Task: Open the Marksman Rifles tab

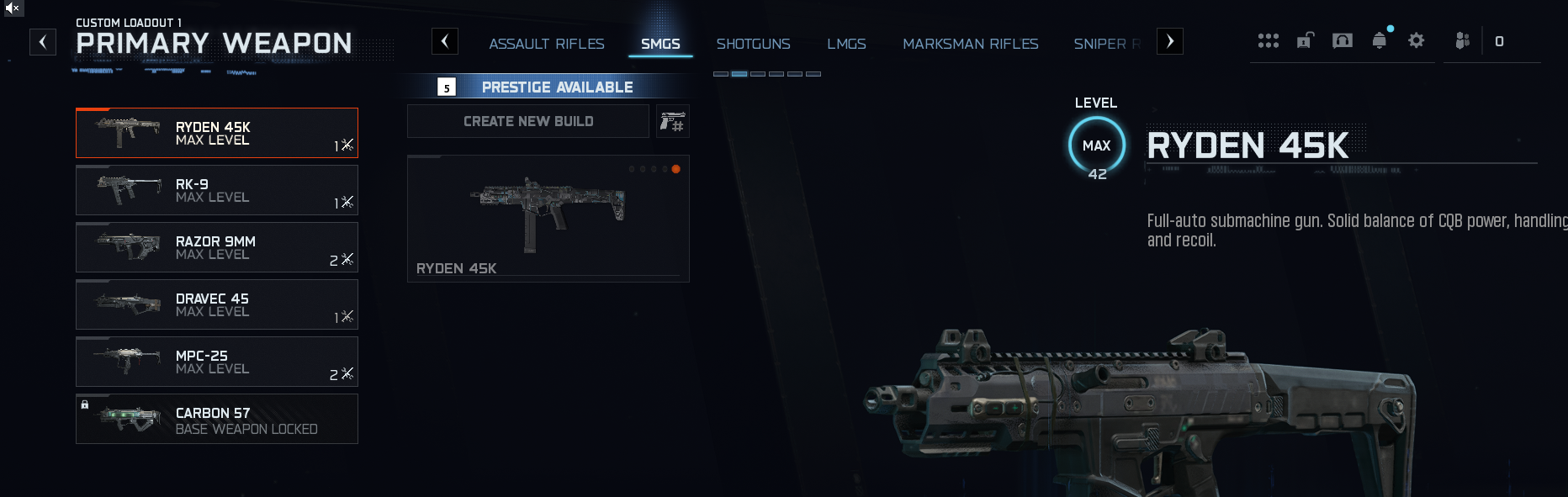Action: click(x=970, y=44)
